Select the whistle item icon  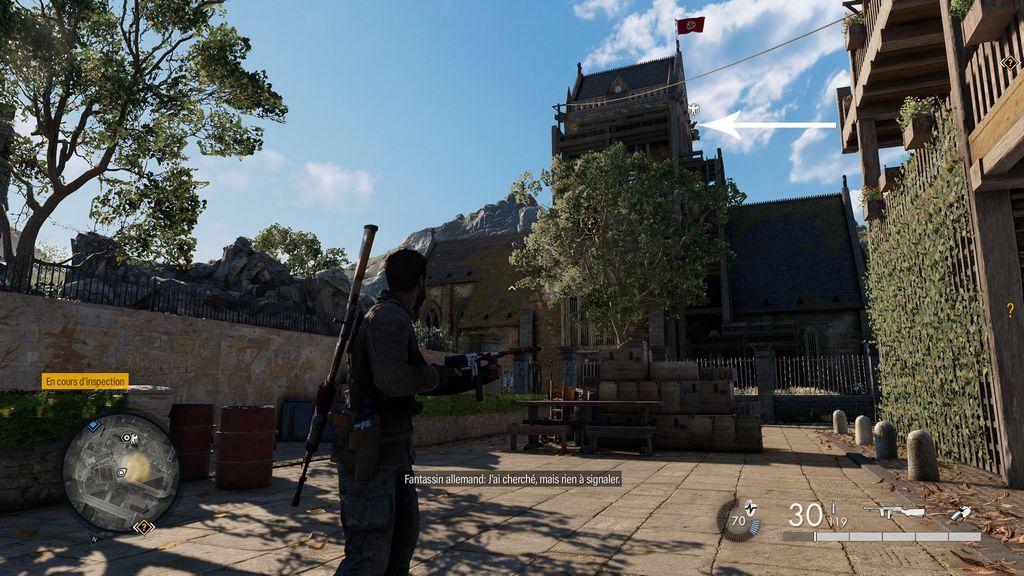pyautogui.click(x=960, y=513)
